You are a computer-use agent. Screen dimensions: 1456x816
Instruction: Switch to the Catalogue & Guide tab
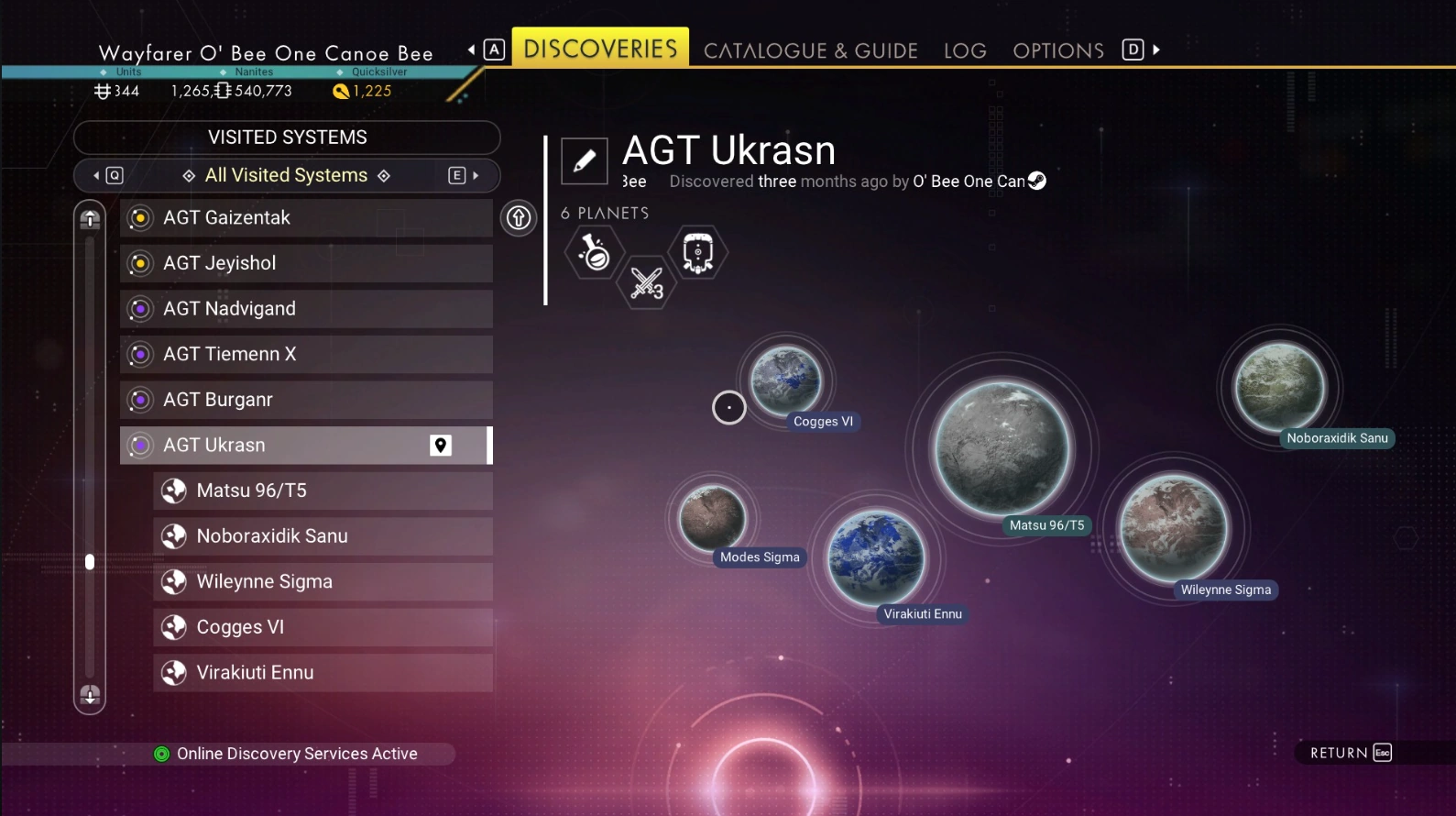tap(810, 50)
